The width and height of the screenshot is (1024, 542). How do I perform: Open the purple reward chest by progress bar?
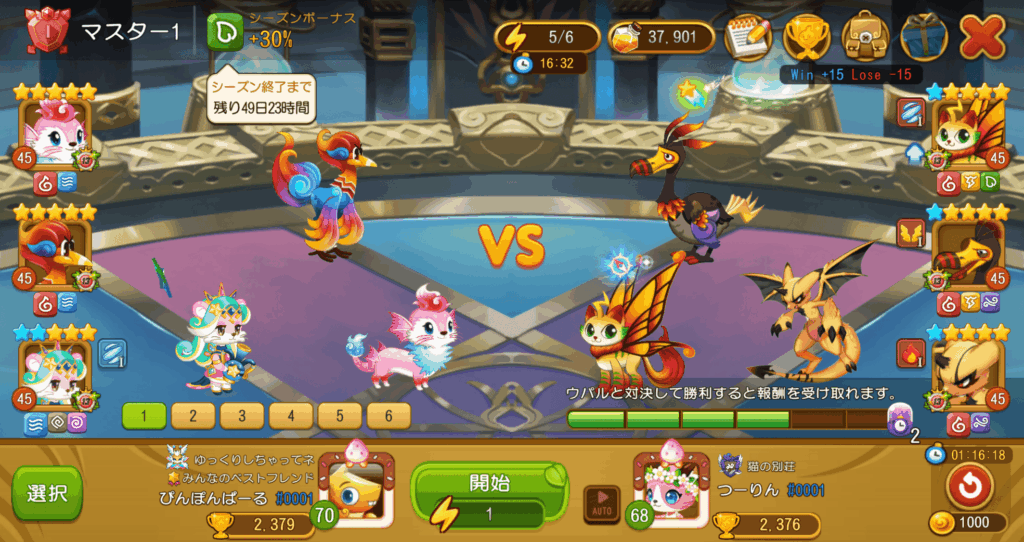click(897, 419)
